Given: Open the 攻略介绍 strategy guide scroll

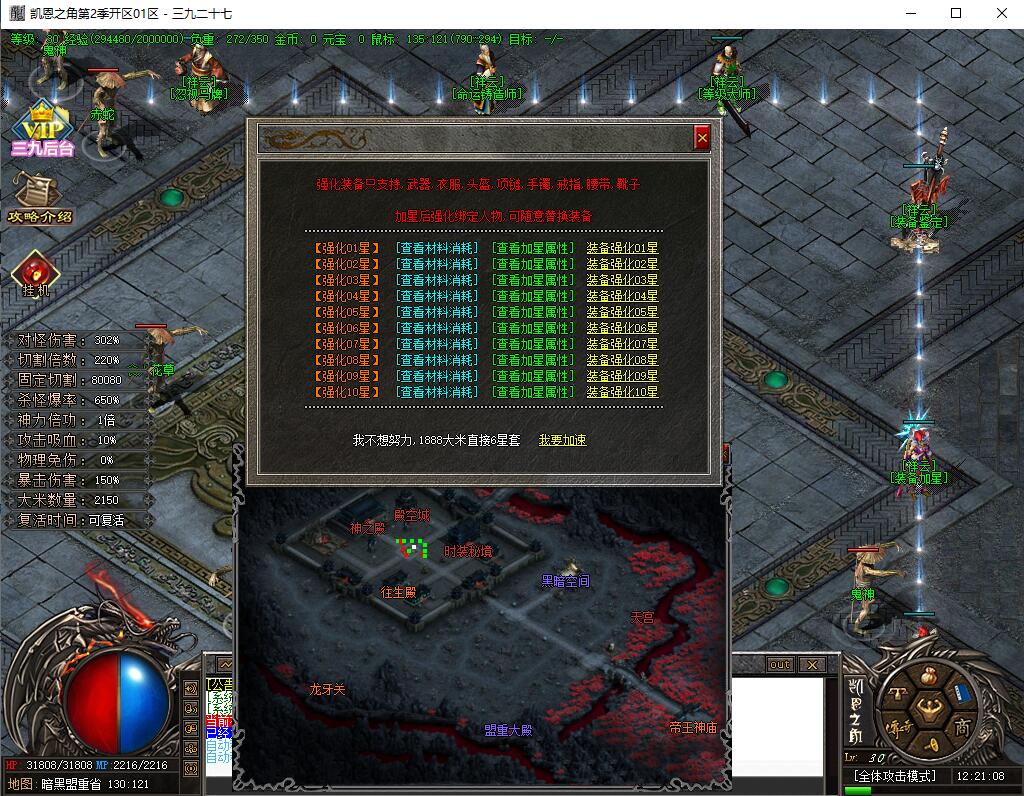Looking at the screenshot, I should pos(38,196).
